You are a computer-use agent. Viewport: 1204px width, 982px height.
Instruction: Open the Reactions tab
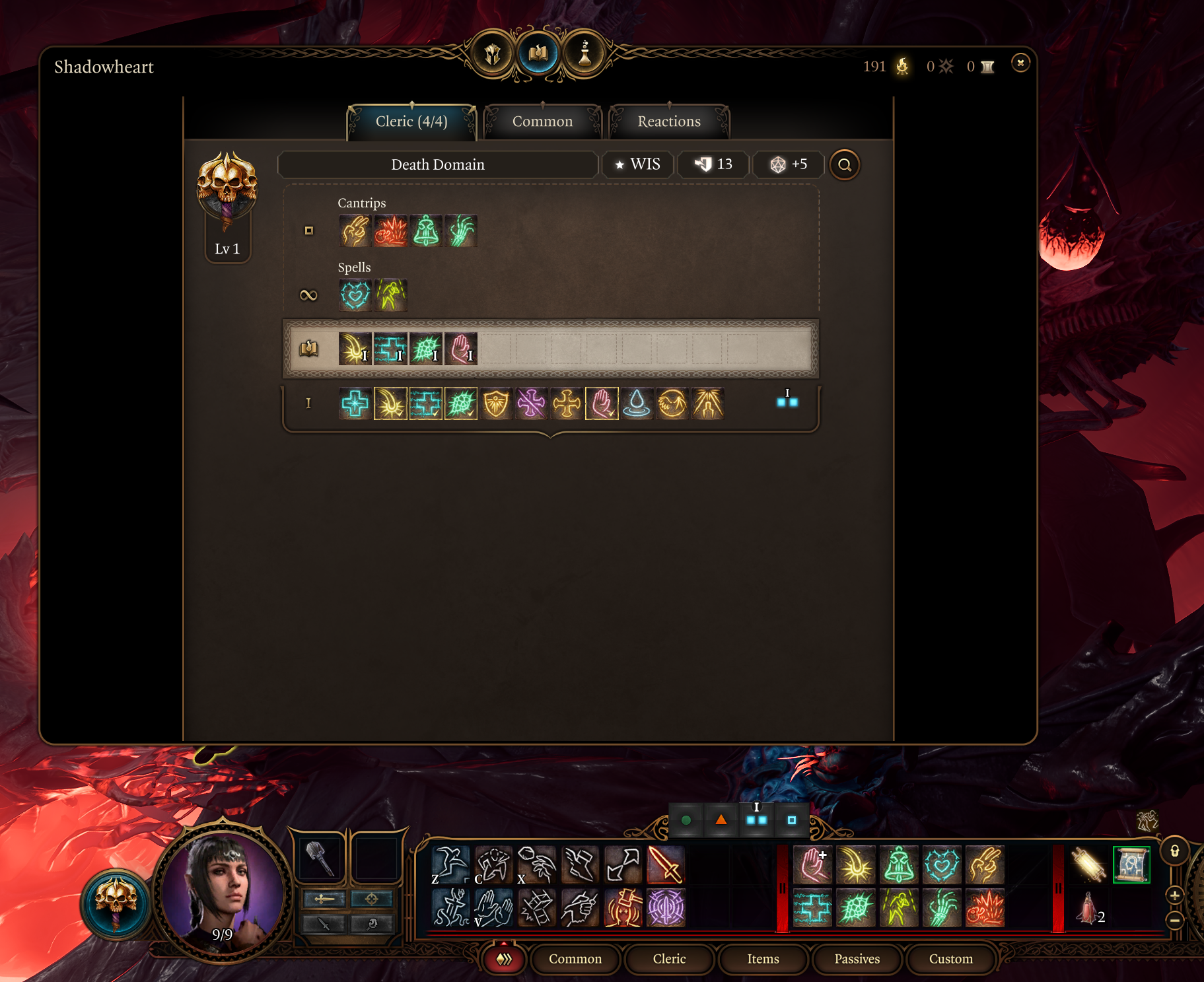click(668, 122)
